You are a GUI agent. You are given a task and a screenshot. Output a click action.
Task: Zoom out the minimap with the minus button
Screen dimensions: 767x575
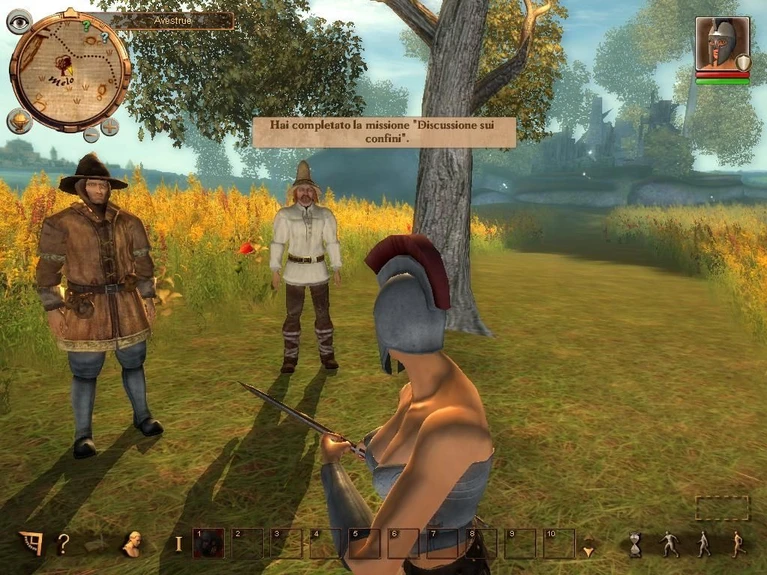click(x=91, y=133)
